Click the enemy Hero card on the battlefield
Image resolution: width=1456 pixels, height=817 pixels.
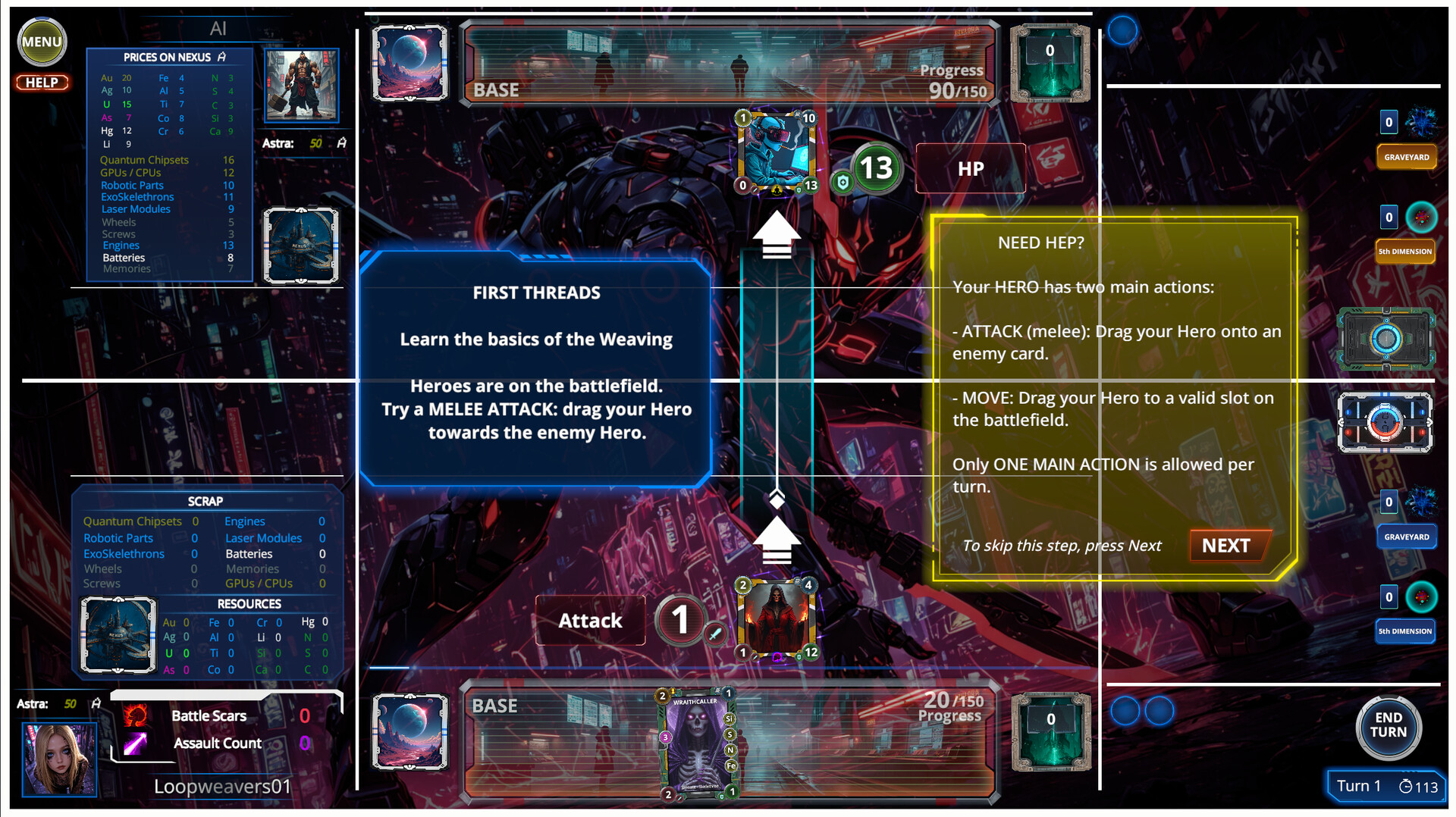(775, 153)
